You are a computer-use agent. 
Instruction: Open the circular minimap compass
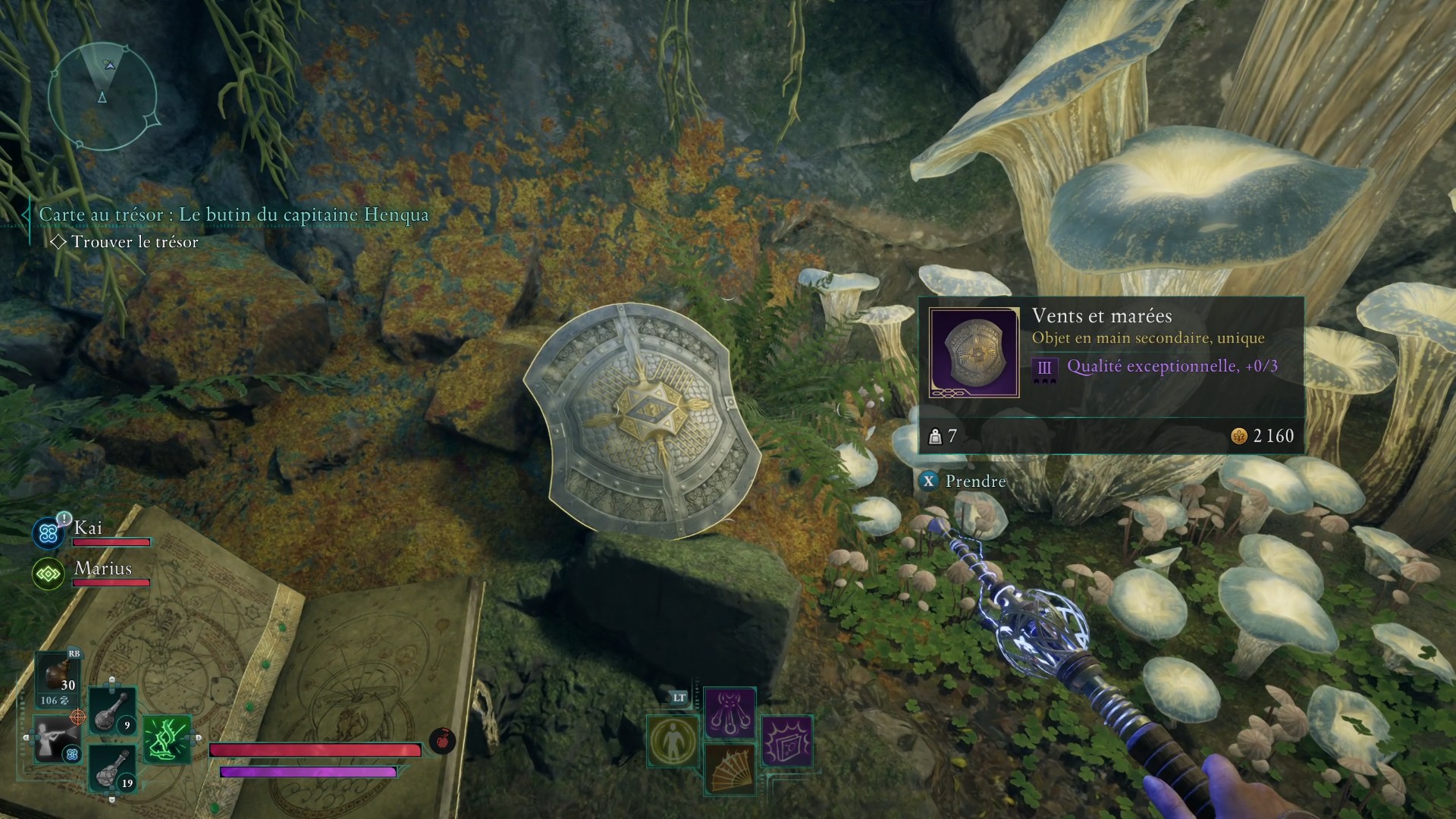(x=102, y=96)
